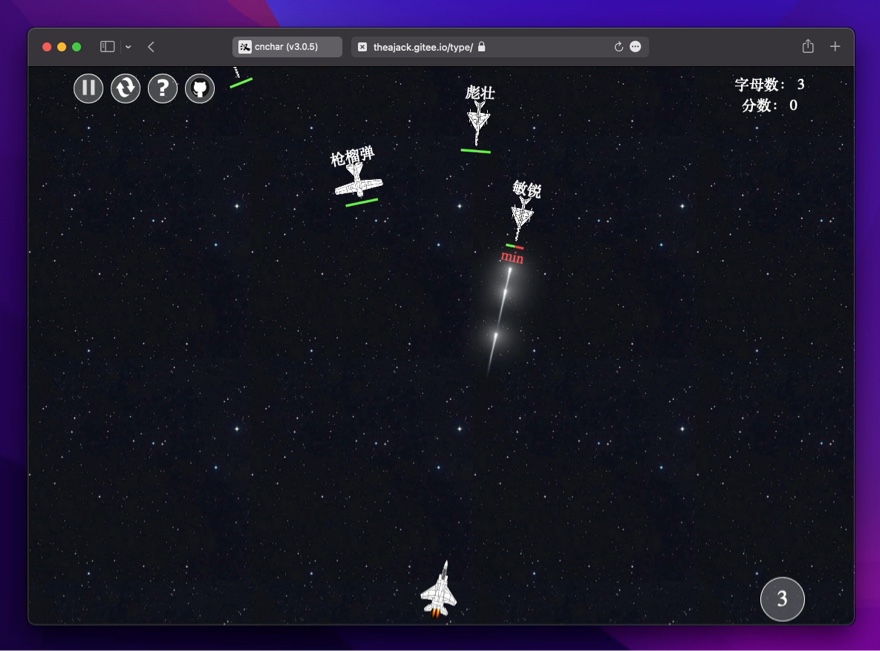Open the GitHub cat icon link
Screen dimensions: 880x651
(x=199, y=88)
